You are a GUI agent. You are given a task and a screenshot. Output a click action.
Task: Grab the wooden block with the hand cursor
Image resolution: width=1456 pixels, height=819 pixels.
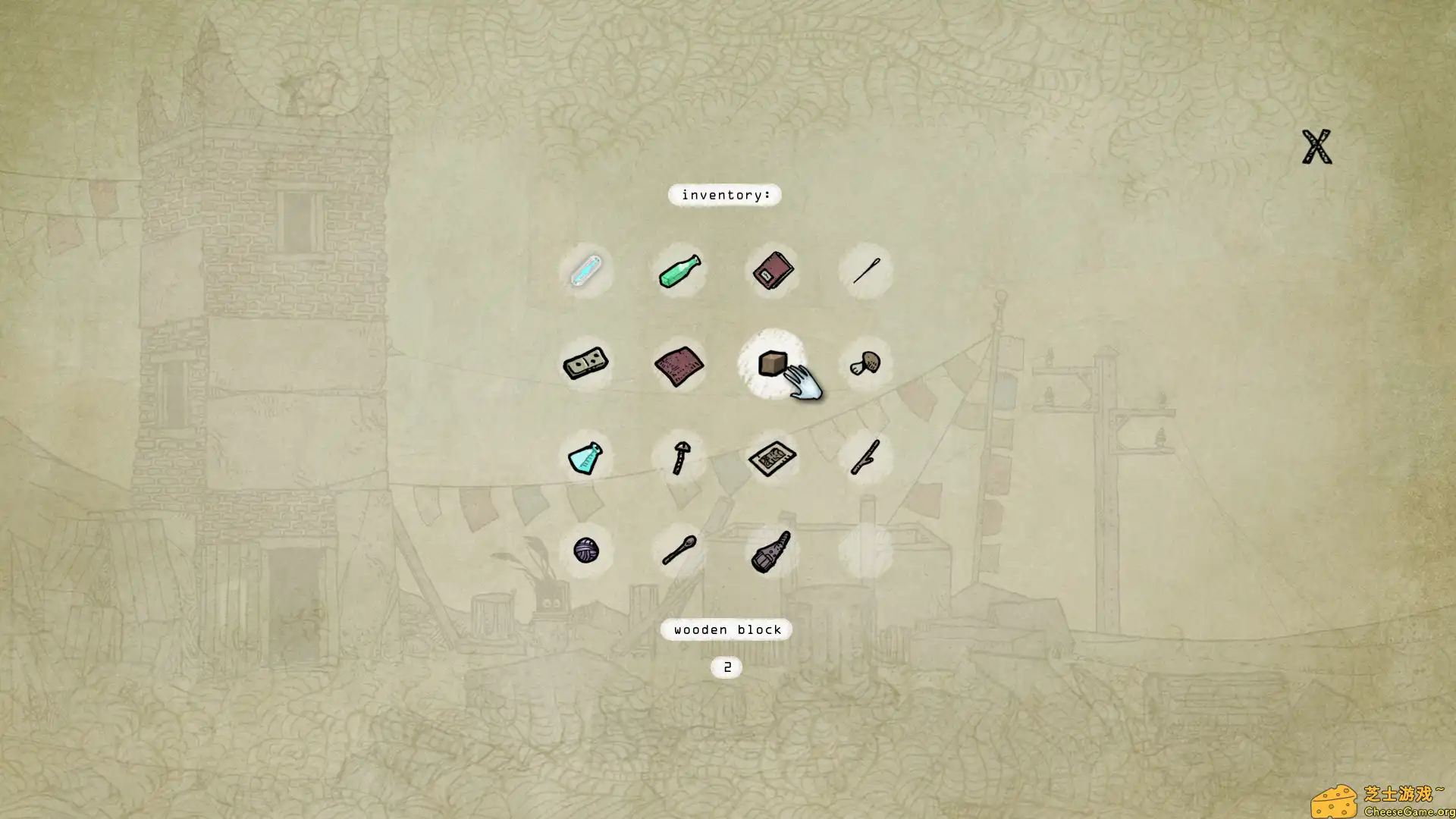[771, 364]
